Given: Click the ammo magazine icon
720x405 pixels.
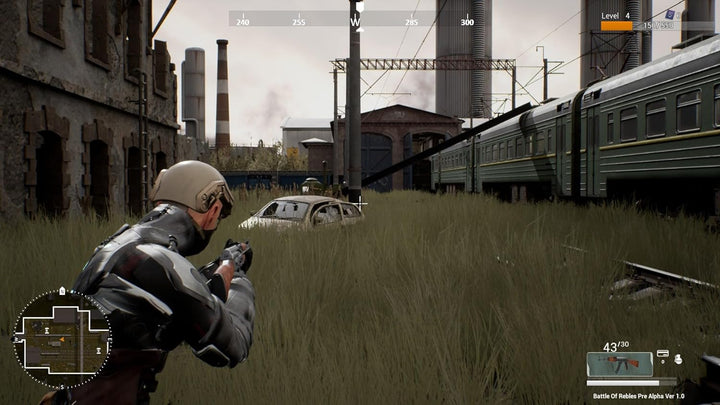Looking at the screenshot, I should coord(662,355).
